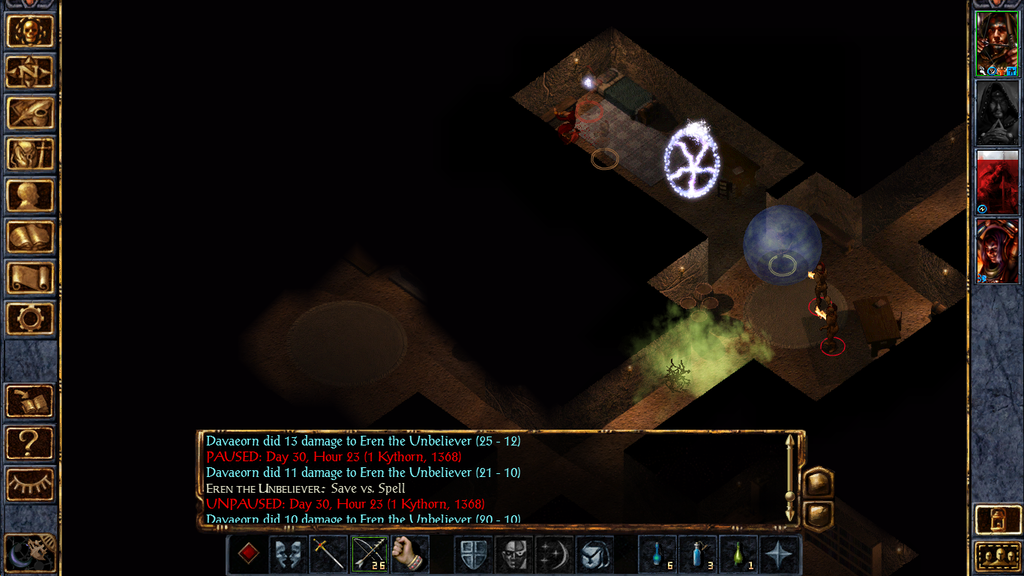Open the journal with quill icon
The width and height of the screenshot is (1024, 576).
pos(30,113)
